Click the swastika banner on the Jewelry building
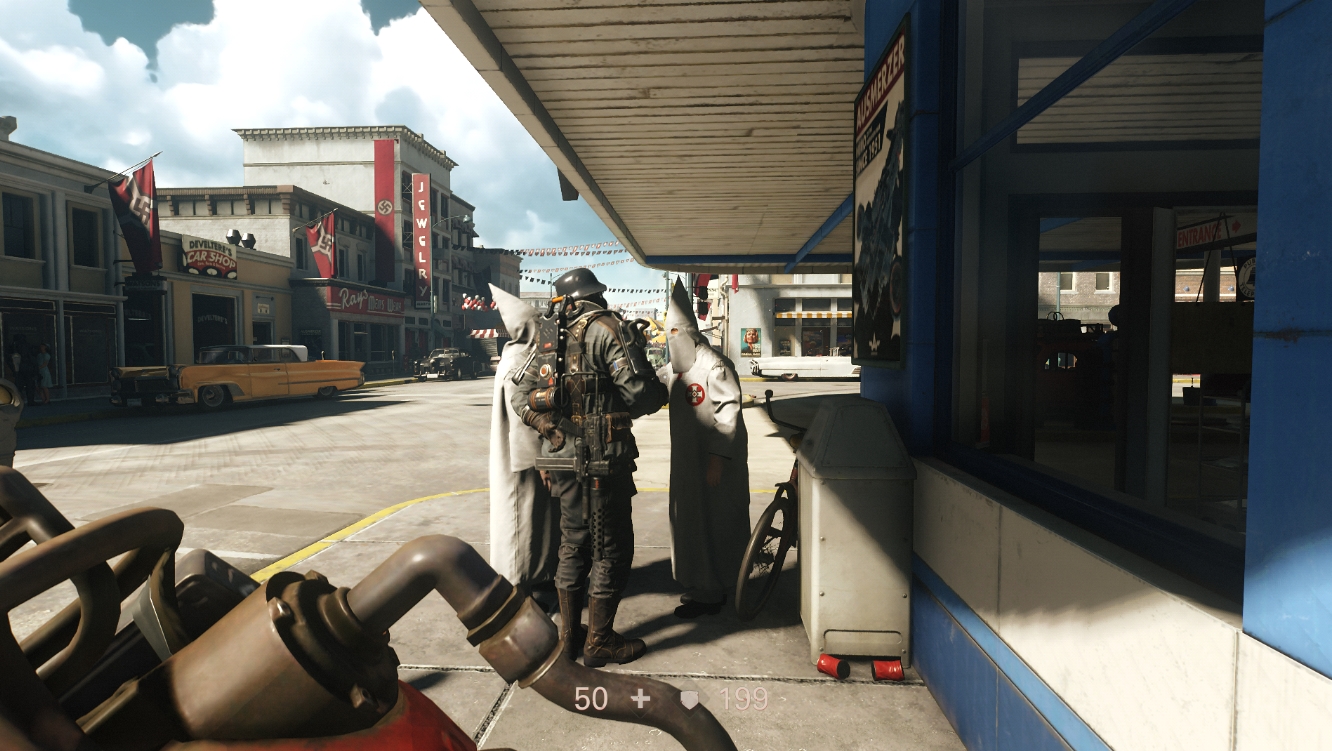1332x751 pixels. 385,205
